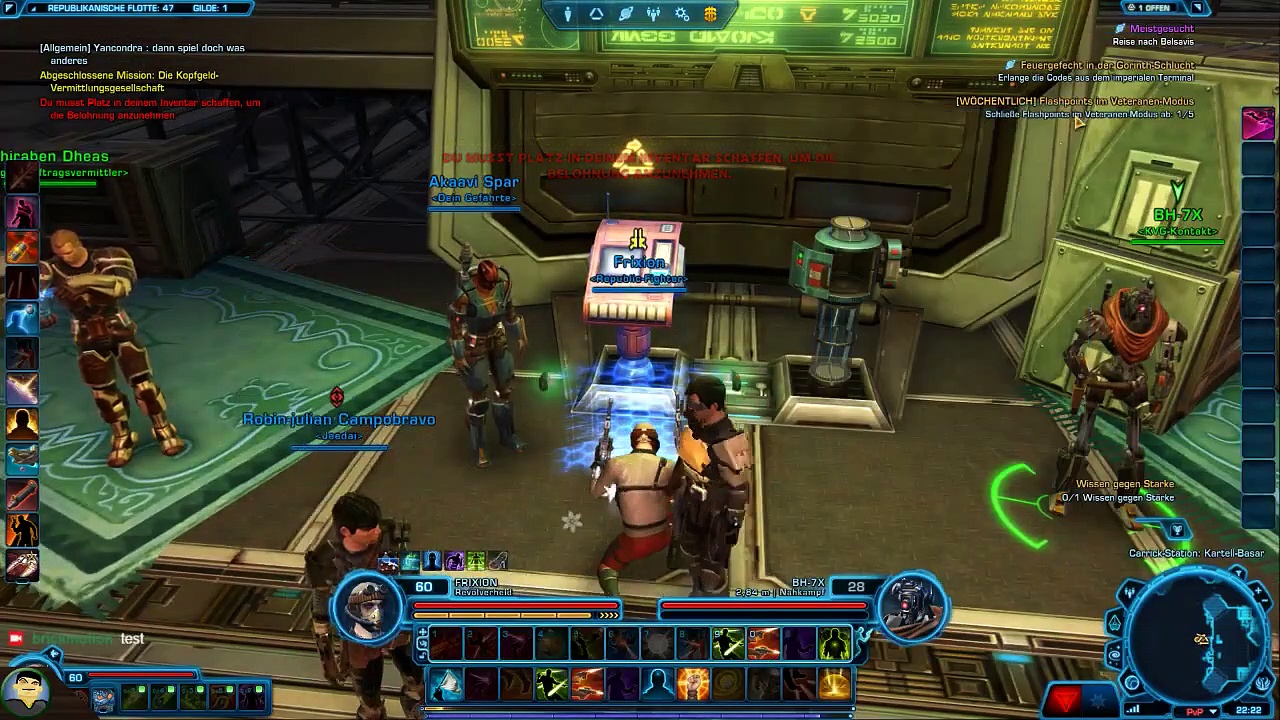Image resolution: width=1280 pixels, height=720 pixels.
Task: Select the Feuergefecht in der Gorinth-Schlucht mission
Action: click(x=1106, y=65)
